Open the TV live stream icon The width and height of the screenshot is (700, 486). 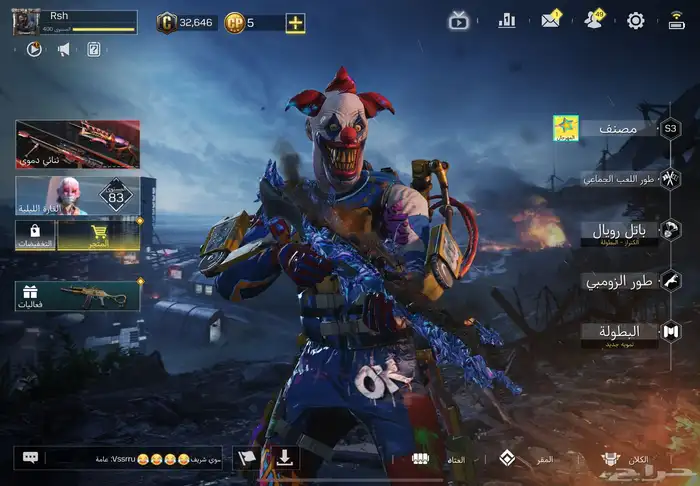pyautogui.click(x=459, y=20)
